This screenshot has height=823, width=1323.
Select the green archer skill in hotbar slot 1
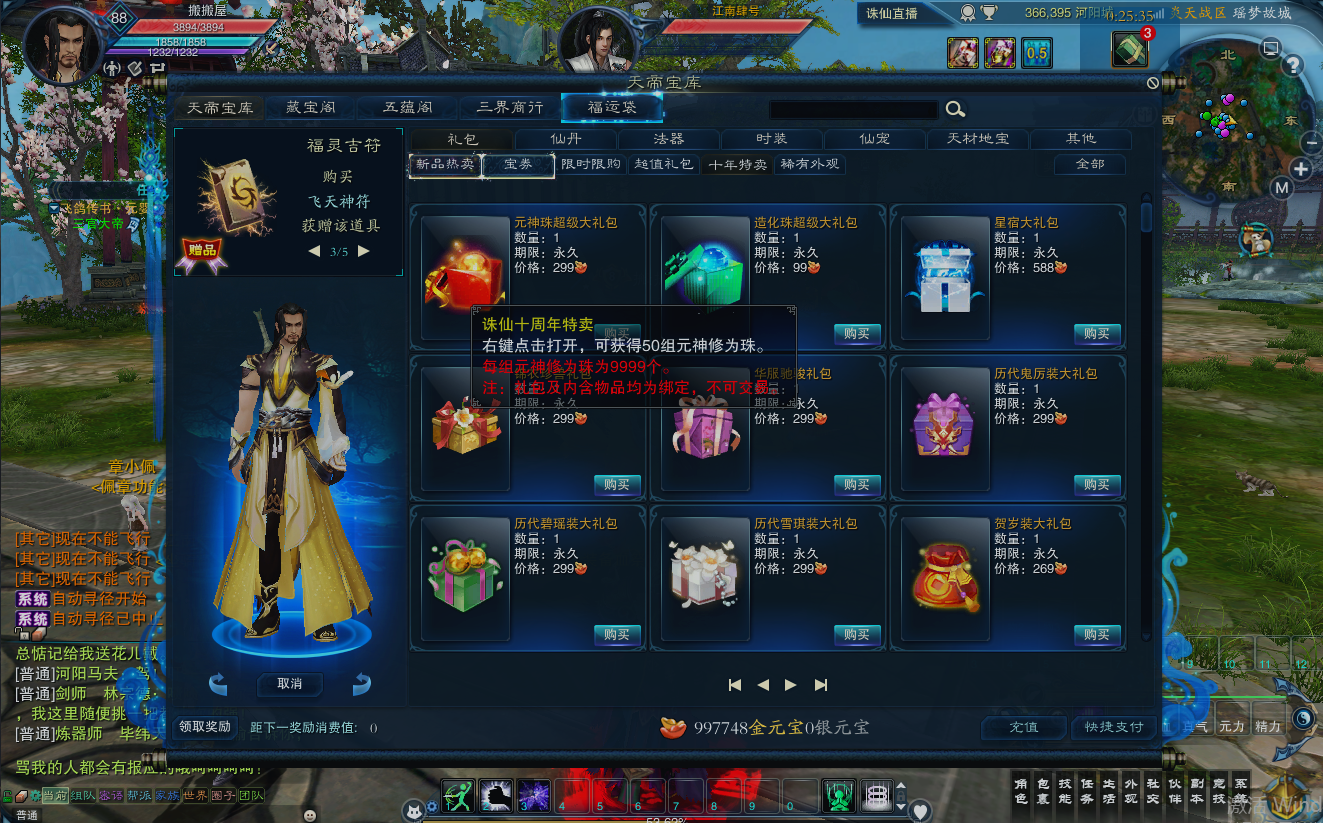click(456, 797)
